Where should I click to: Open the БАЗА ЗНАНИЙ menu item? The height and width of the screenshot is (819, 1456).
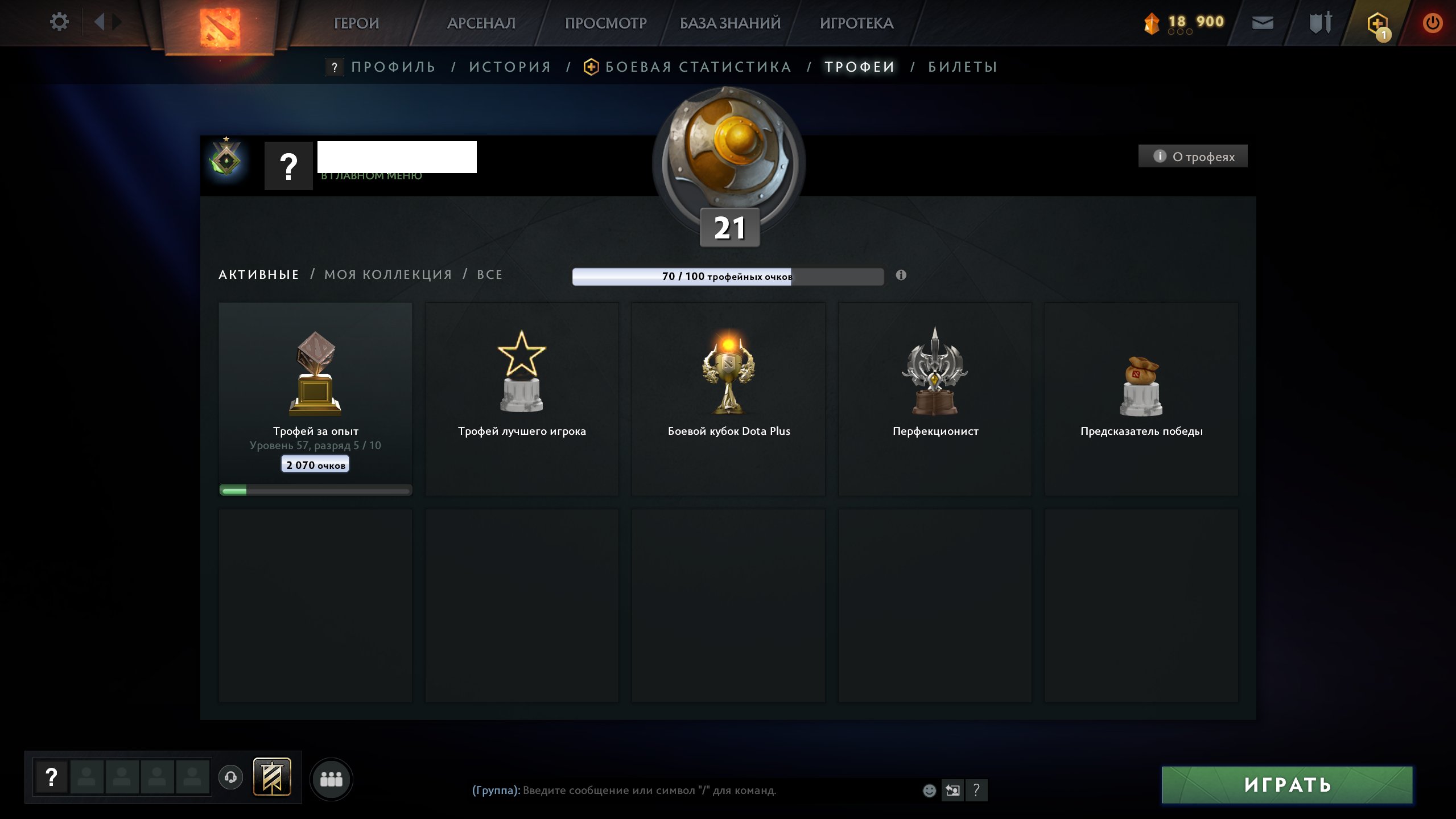click(x=729, y=23)
